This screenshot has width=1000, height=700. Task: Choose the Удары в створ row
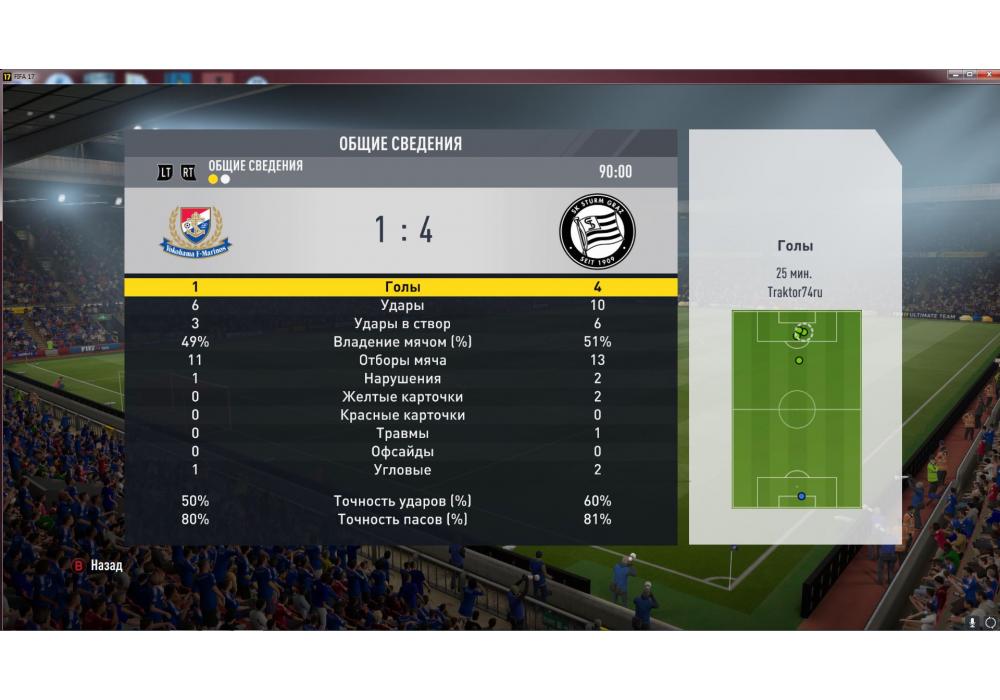[x=402, y=324]
